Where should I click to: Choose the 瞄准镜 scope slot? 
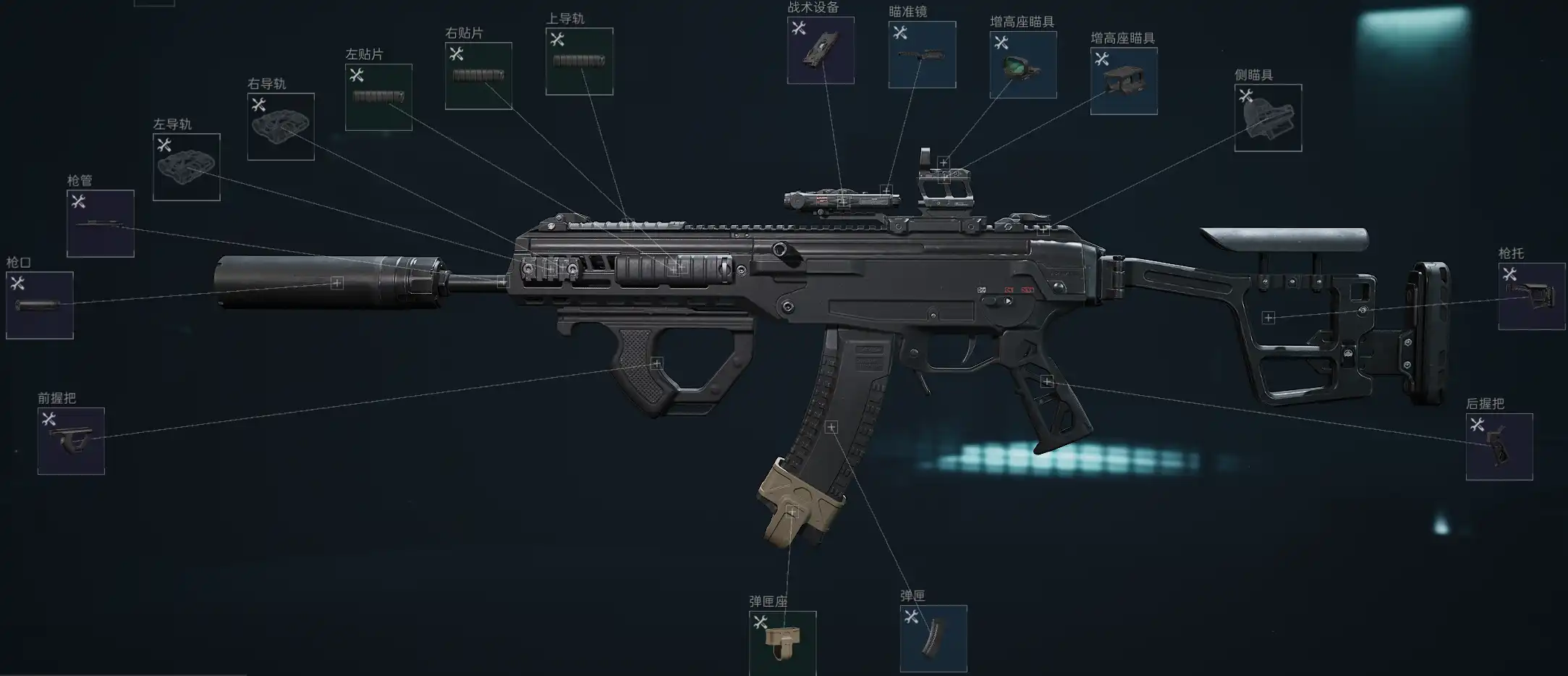pyautogui.click(x=922, y=55)
